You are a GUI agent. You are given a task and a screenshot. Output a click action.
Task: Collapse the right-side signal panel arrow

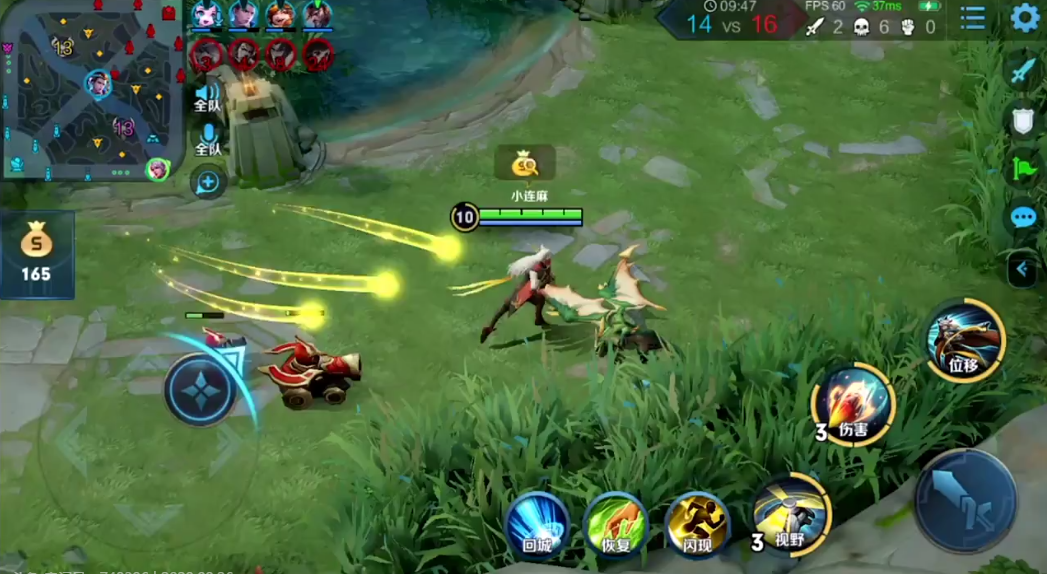tap(1022, 269)
